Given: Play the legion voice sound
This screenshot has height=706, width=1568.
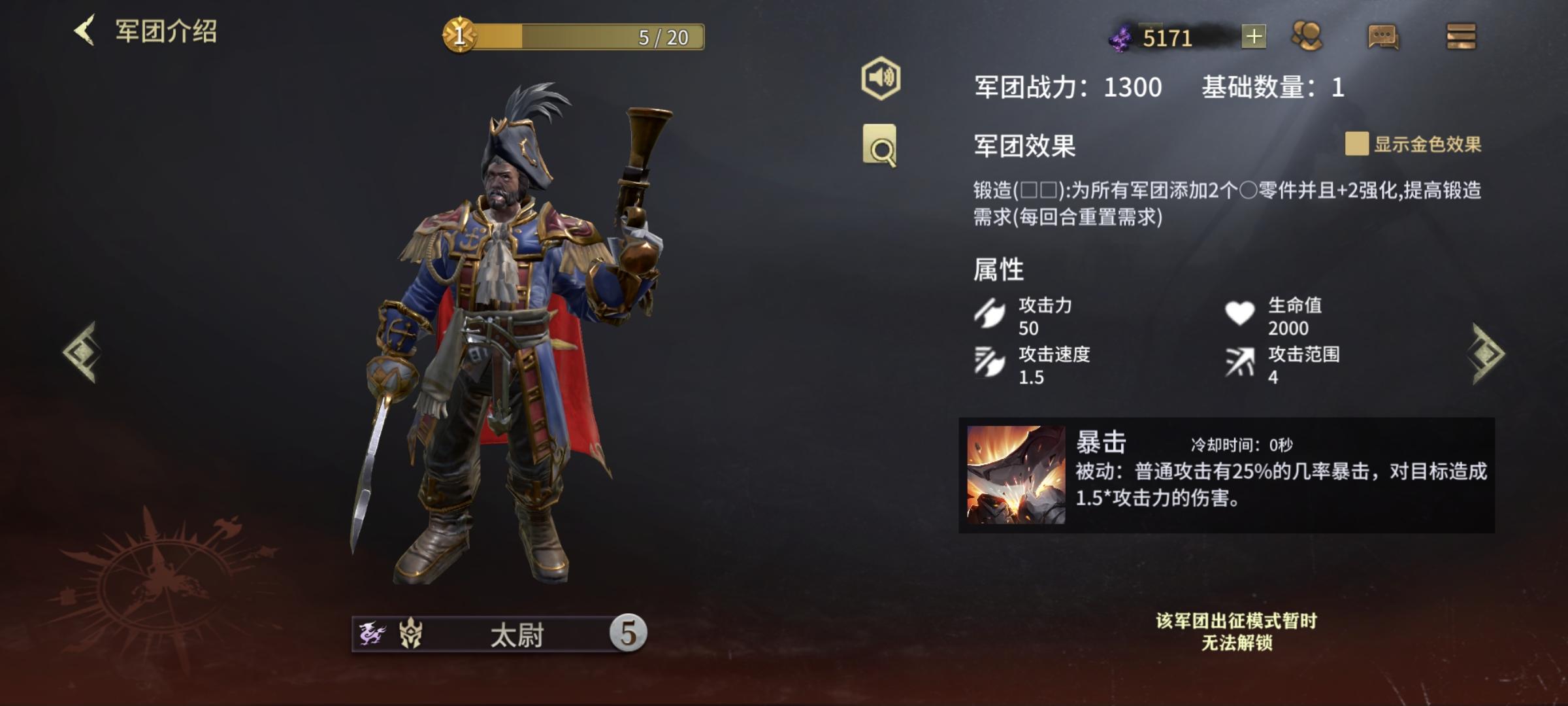Looking at the screenshot, I should 881,78.
